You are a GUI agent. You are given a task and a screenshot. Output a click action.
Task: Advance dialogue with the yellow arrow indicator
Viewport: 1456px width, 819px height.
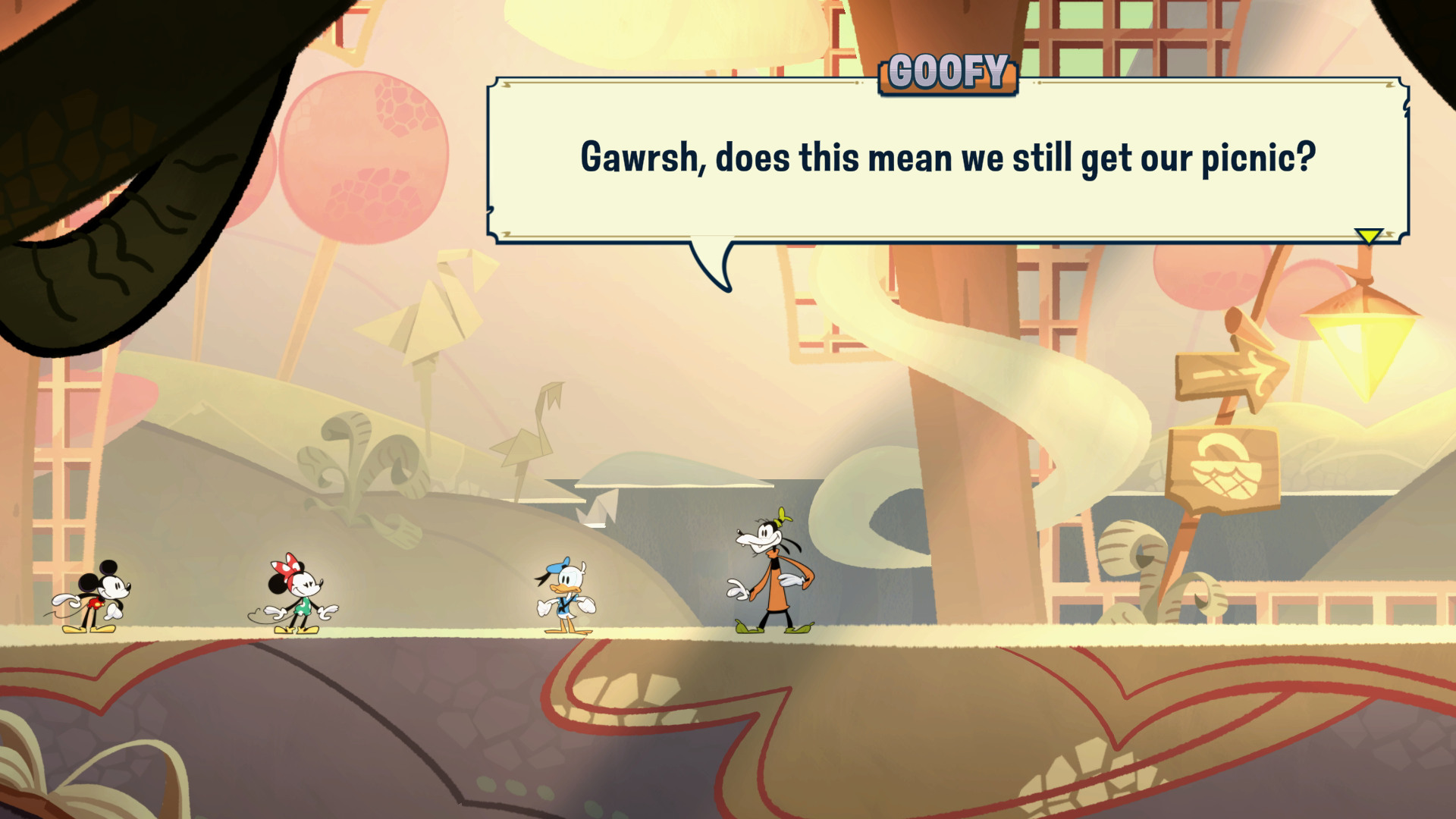(x=1369, y=237)
